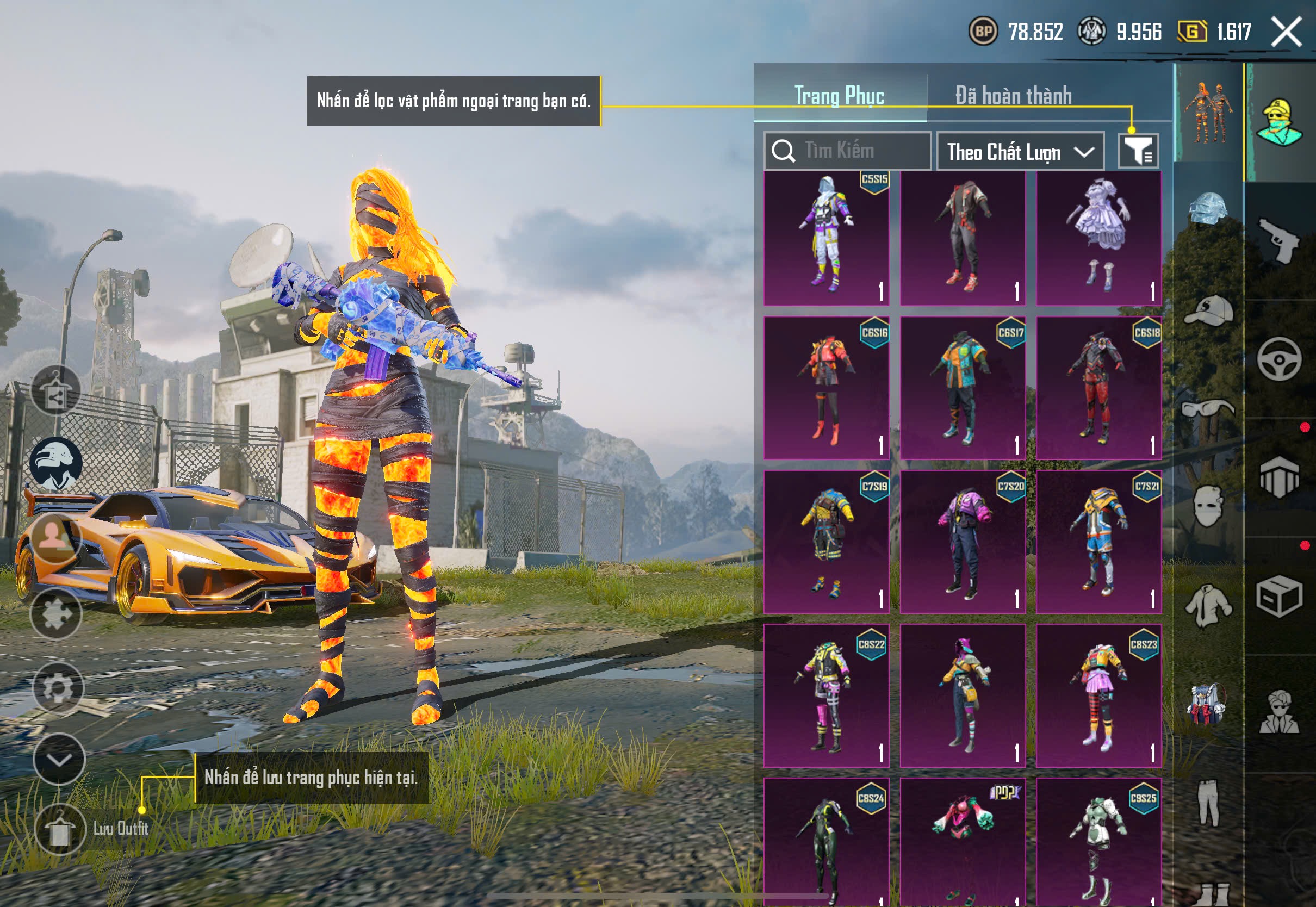The height and width of the screenshot is (907, 1316).
Task: Choose the C8S23 pink skirt outfit
Action: click(x=1098, y=695)
